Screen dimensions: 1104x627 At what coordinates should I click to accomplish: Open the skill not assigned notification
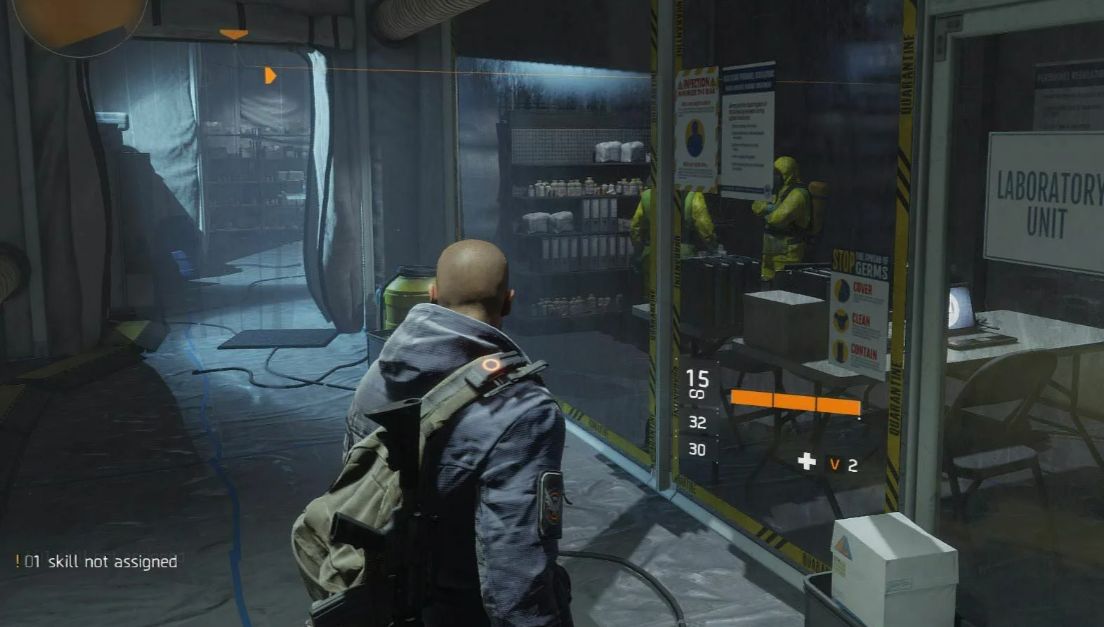(96, 562)
